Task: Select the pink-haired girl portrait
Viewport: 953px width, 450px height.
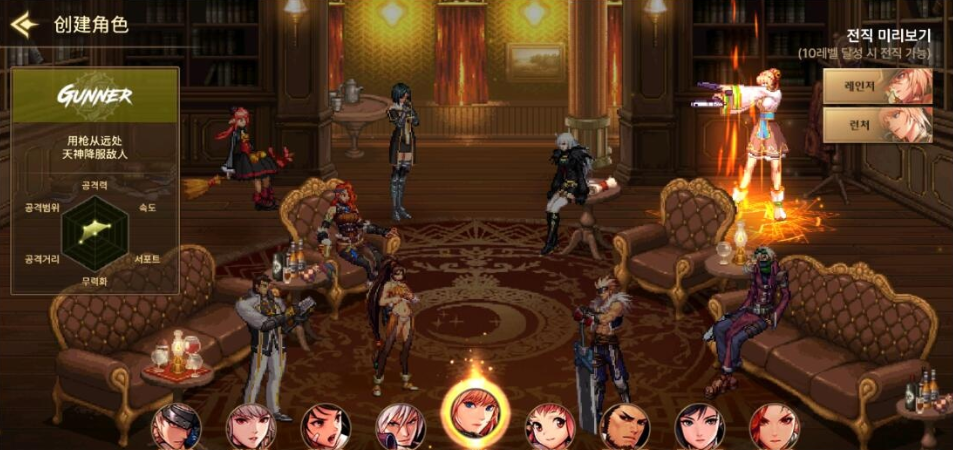Action: coord(550,428)
